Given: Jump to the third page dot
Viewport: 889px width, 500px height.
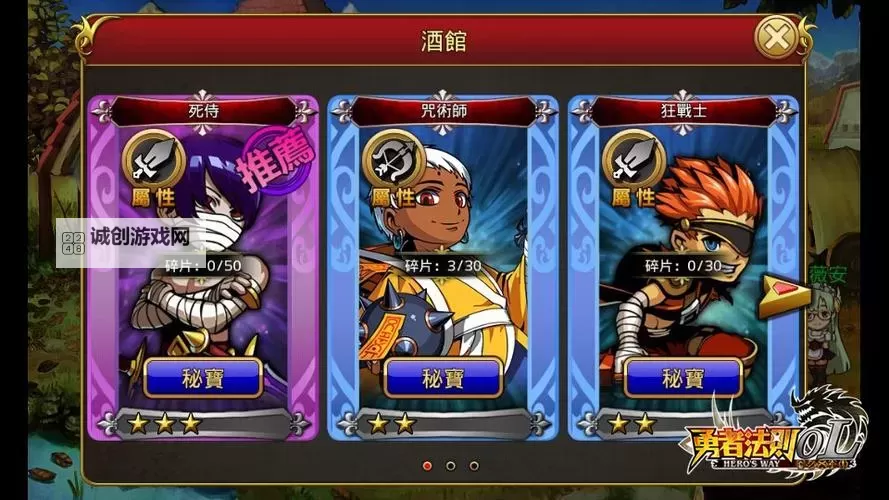Looking at the screenshot, I should click(x=474, y=465).
